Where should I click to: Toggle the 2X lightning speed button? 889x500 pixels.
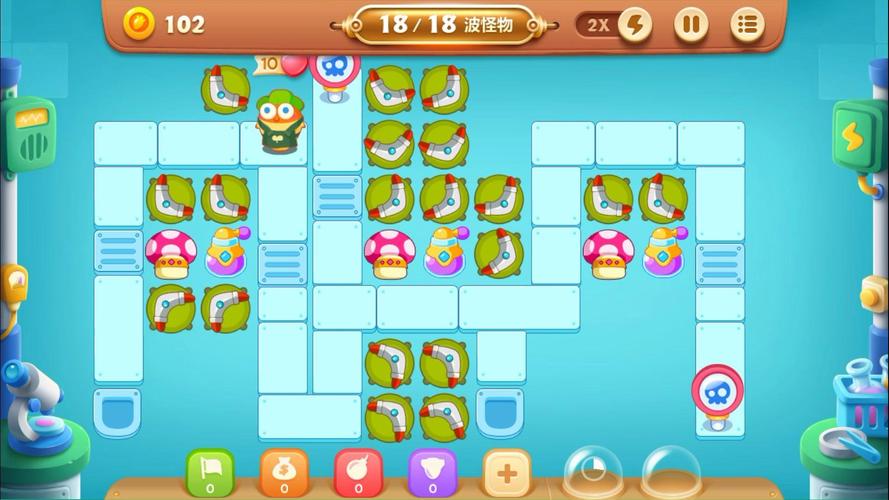[x=615, y=24]
